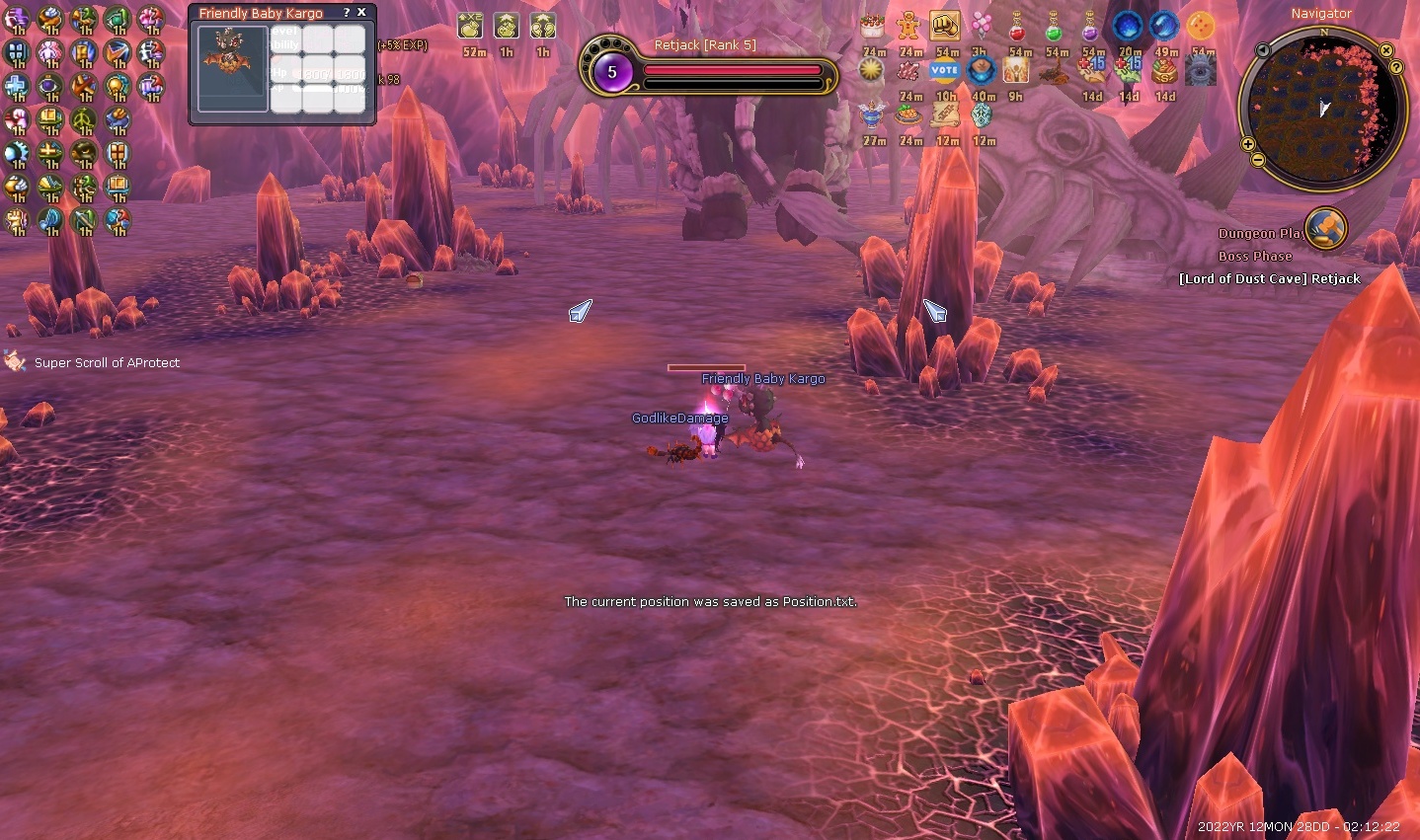Viewport: 1420px width, 840px height.
Task: Open help for the pet window
Action: [346, 13]
